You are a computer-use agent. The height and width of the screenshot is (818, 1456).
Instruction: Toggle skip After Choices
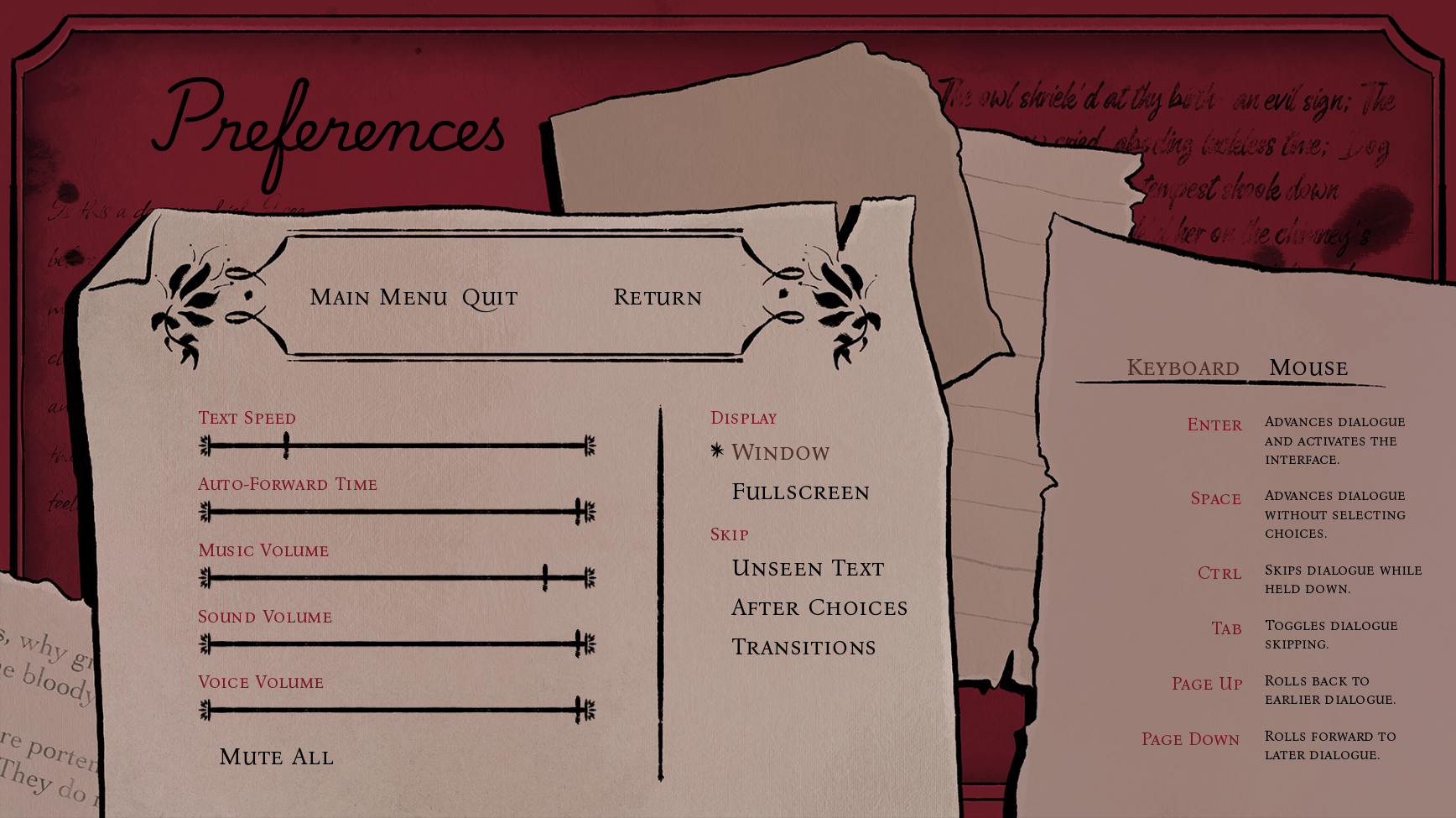(819, 607)
